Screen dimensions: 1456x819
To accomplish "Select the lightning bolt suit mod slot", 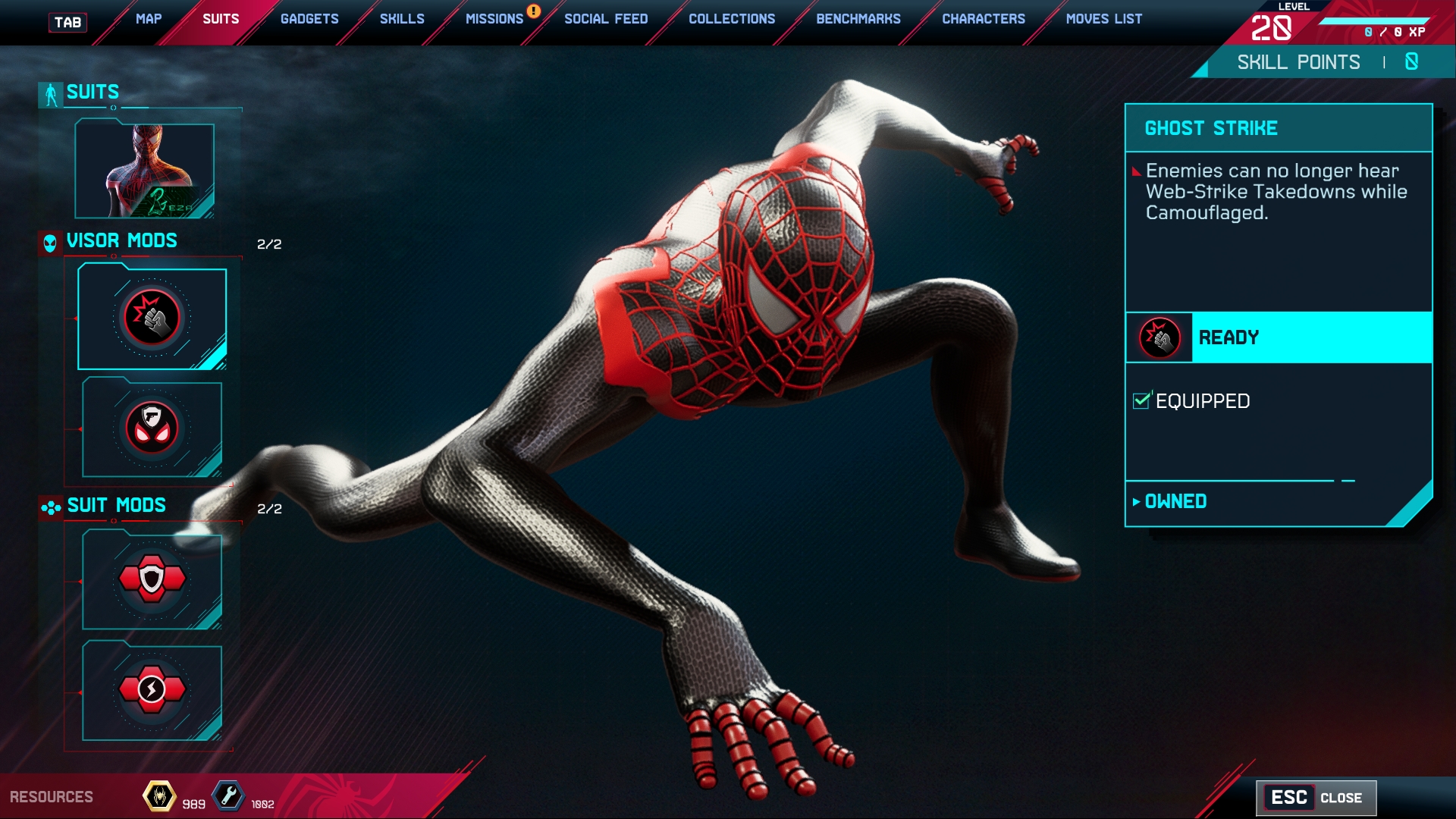I will coord(152,691).
